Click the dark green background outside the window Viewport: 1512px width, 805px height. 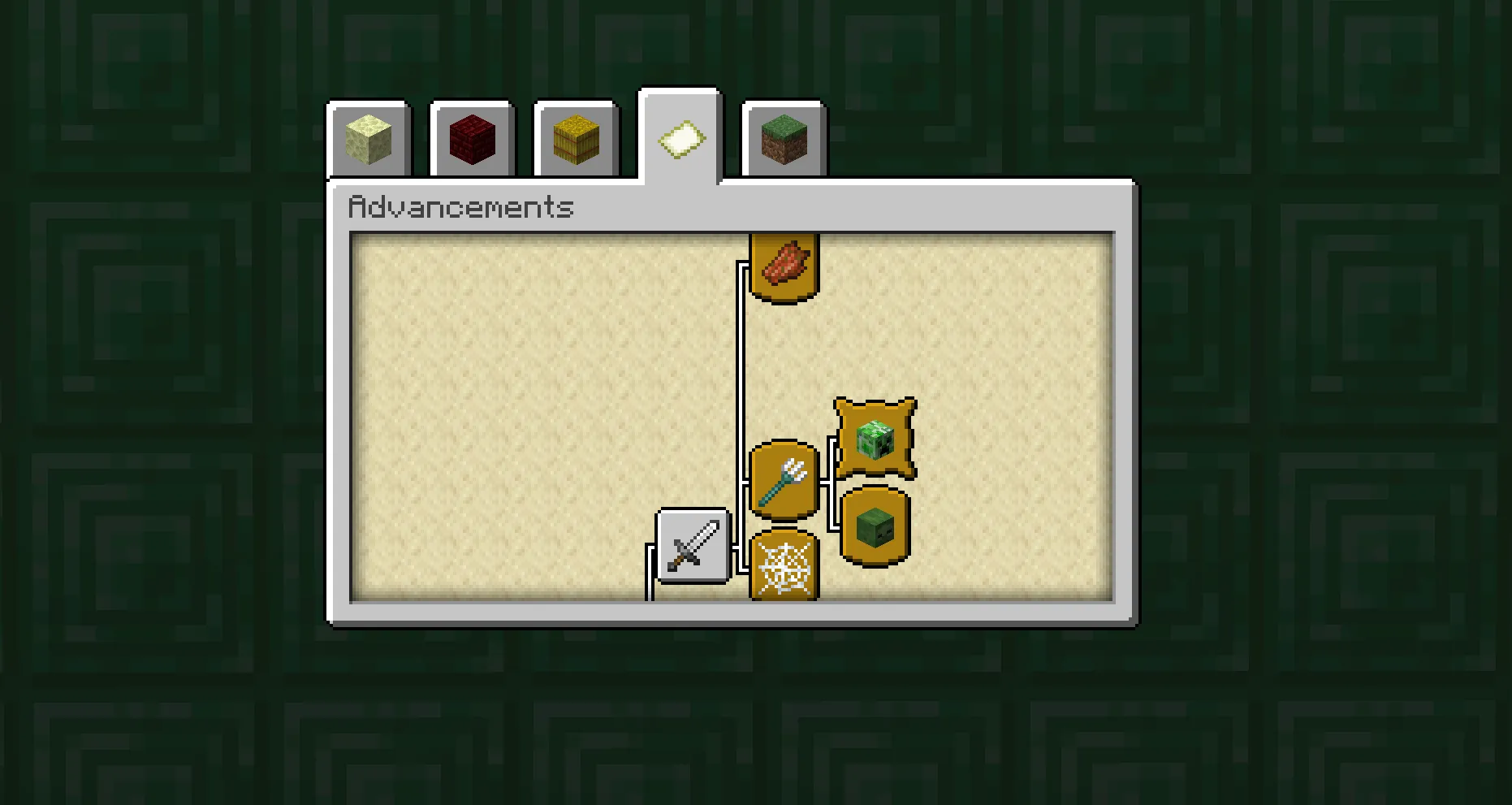[x=162, y=406]
